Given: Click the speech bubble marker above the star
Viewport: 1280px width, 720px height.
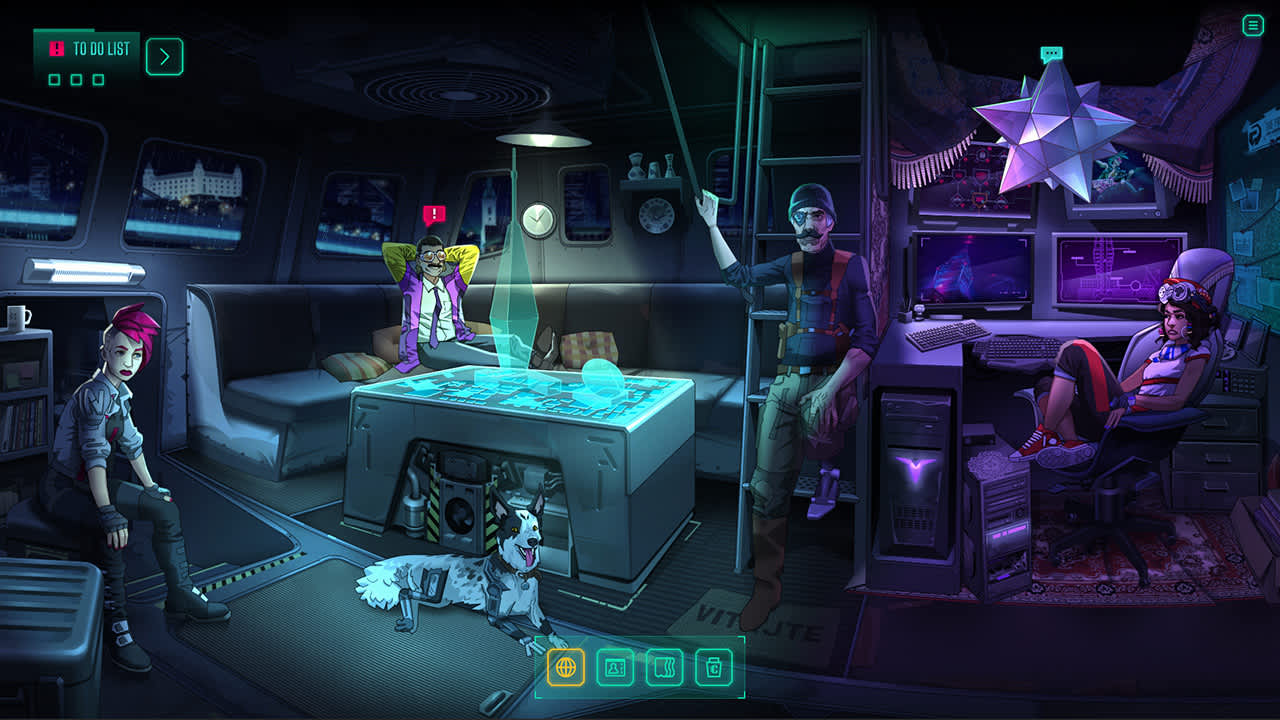Looking at the screenshot, I should click(1050, 53).
